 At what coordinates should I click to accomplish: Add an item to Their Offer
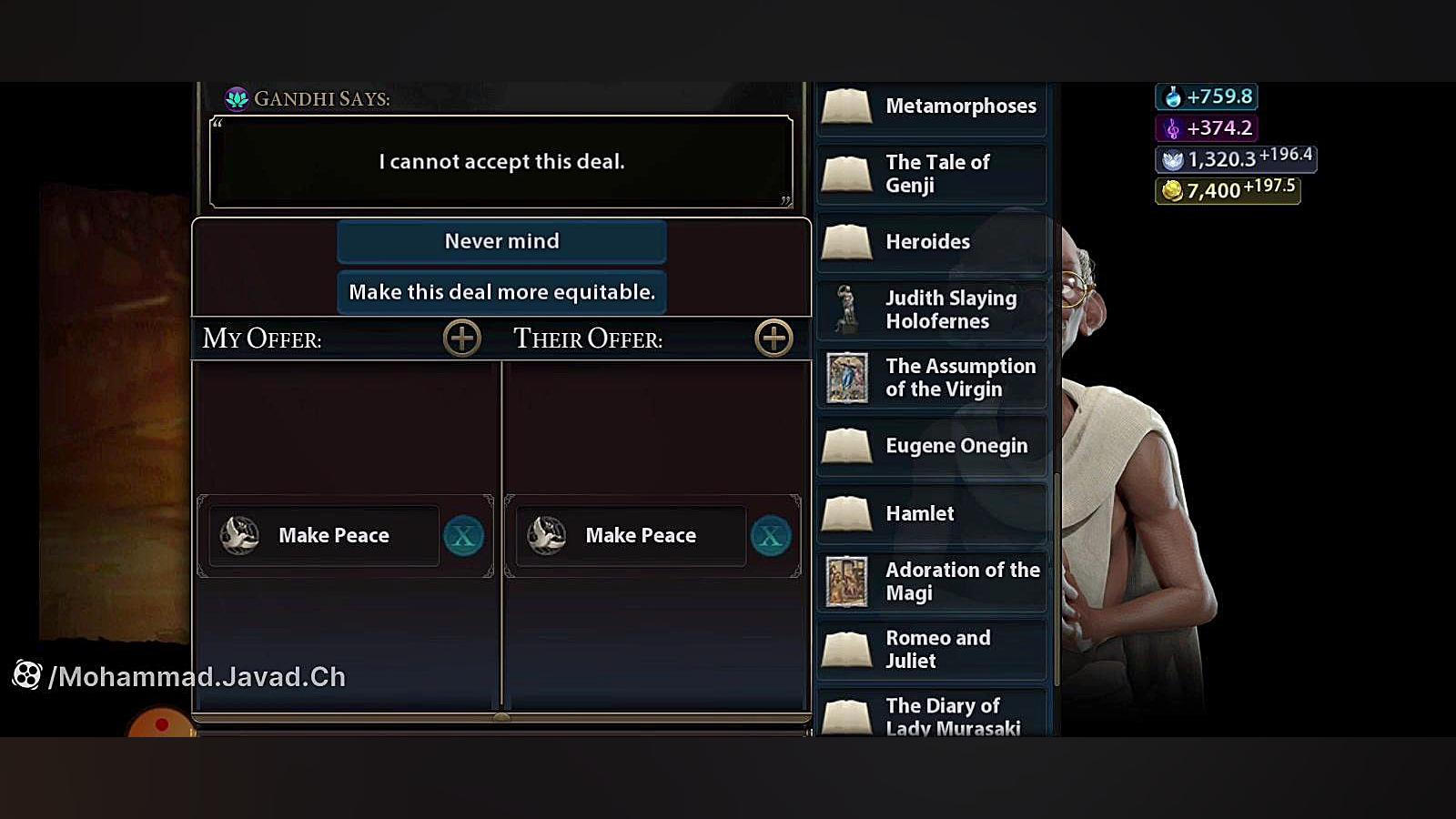tap(773, 339)
